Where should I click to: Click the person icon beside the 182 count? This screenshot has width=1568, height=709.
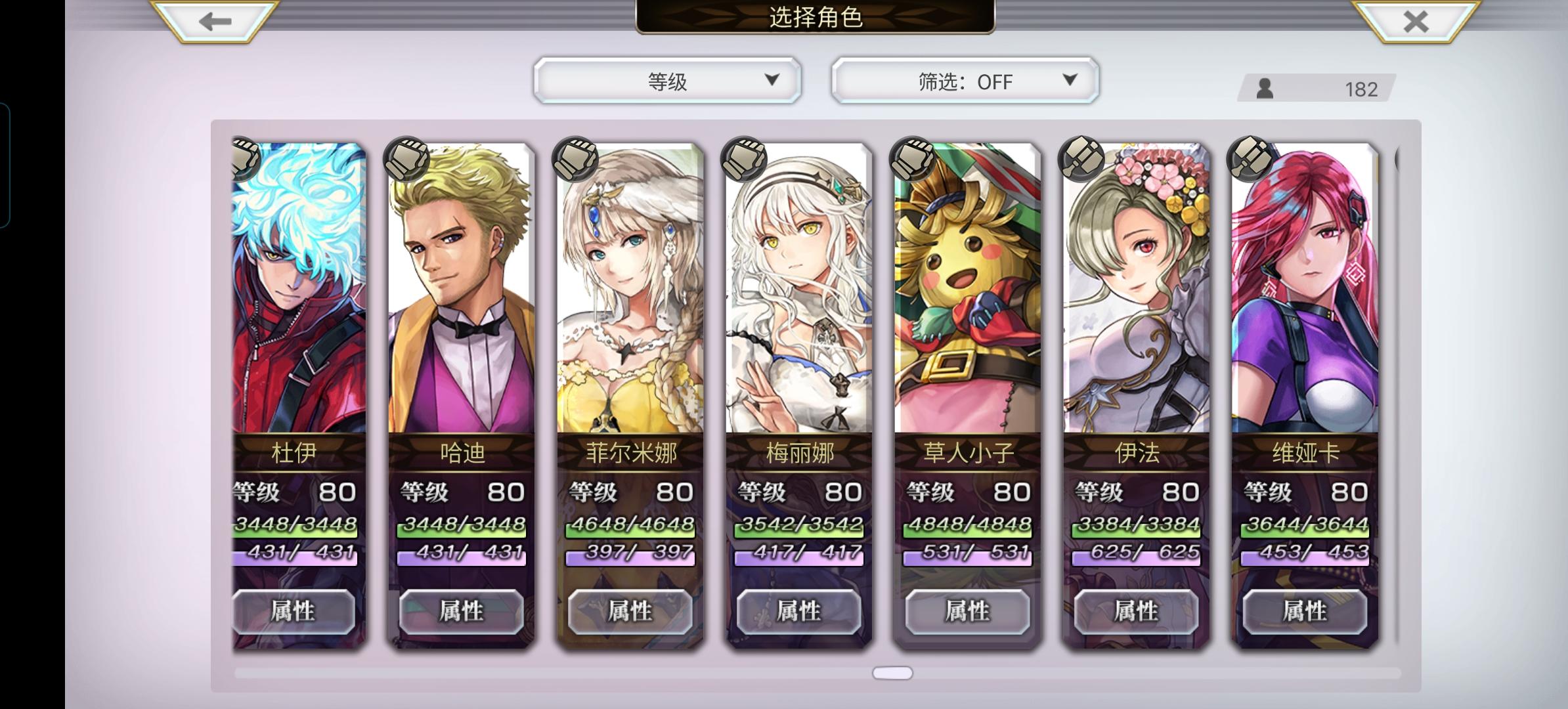point(1263,87)
